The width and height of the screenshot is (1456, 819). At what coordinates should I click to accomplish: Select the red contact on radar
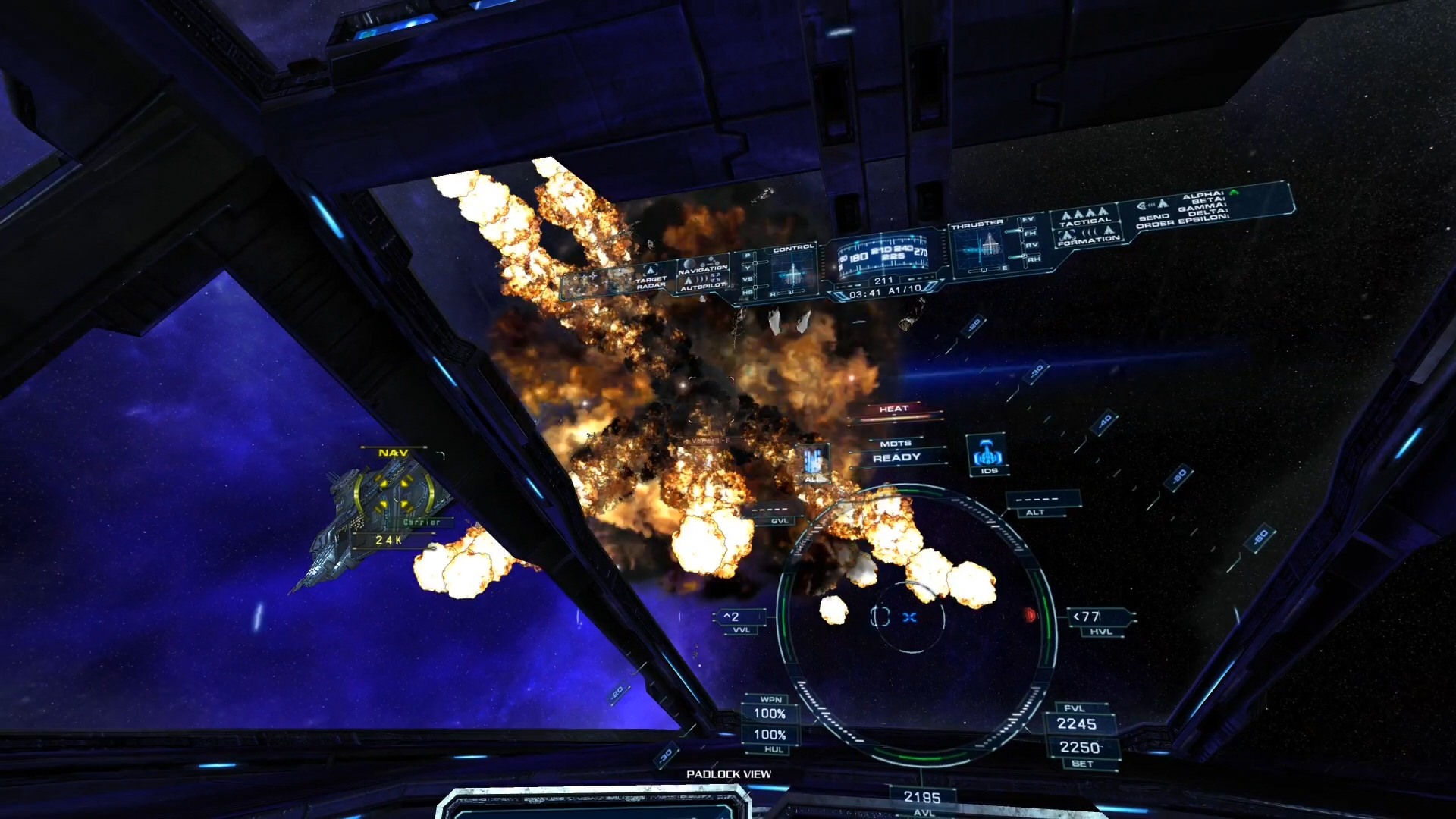click(x=1030, y=615)
